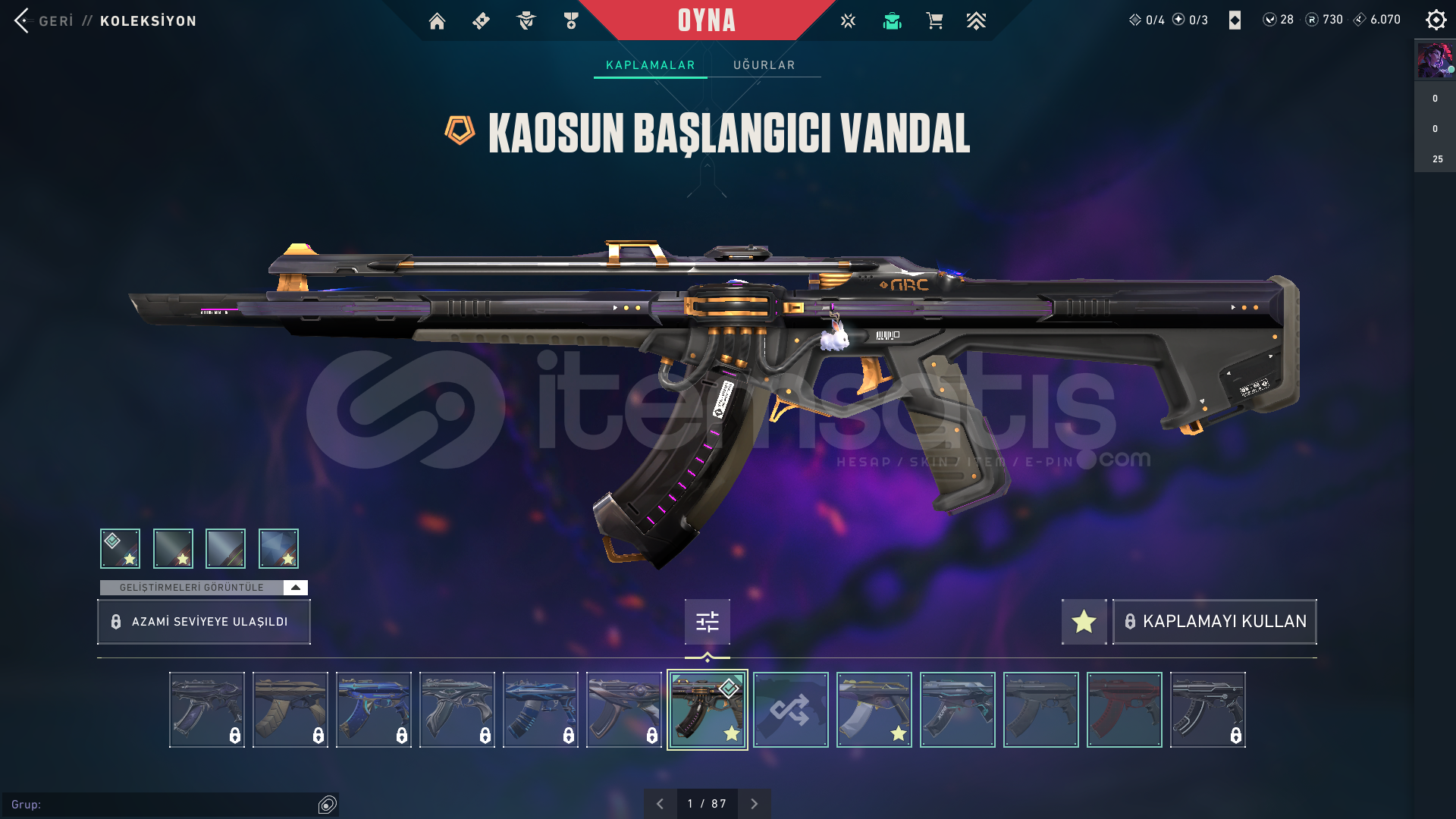Switch to the UĞURLAR tab
Image resolution: width=1456 pixels, height=819 pixels.
[764, 65]
